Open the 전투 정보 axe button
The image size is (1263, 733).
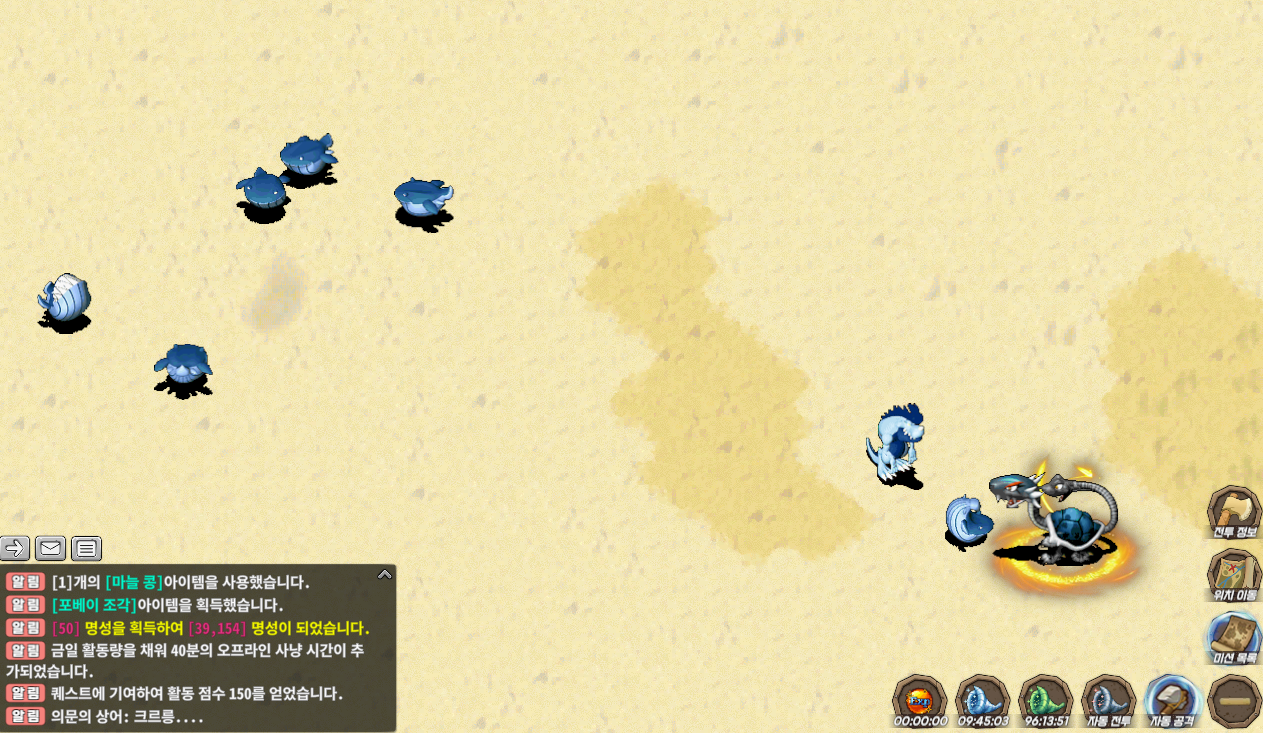coord(1235,514)
